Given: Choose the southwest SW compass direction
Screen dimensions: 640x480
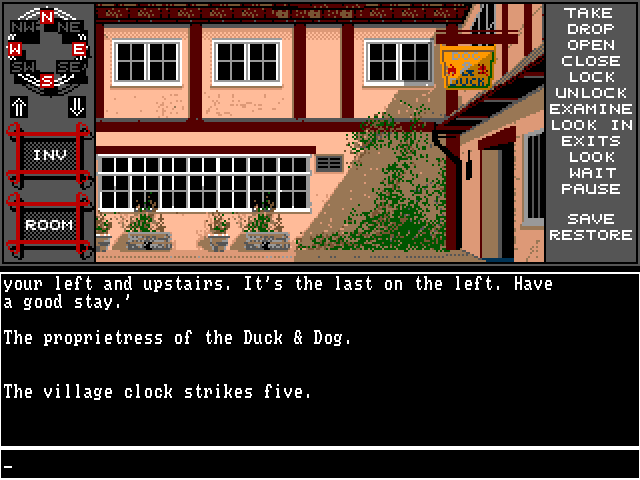Looking at the screenshot, I should [x=21, y=68].
